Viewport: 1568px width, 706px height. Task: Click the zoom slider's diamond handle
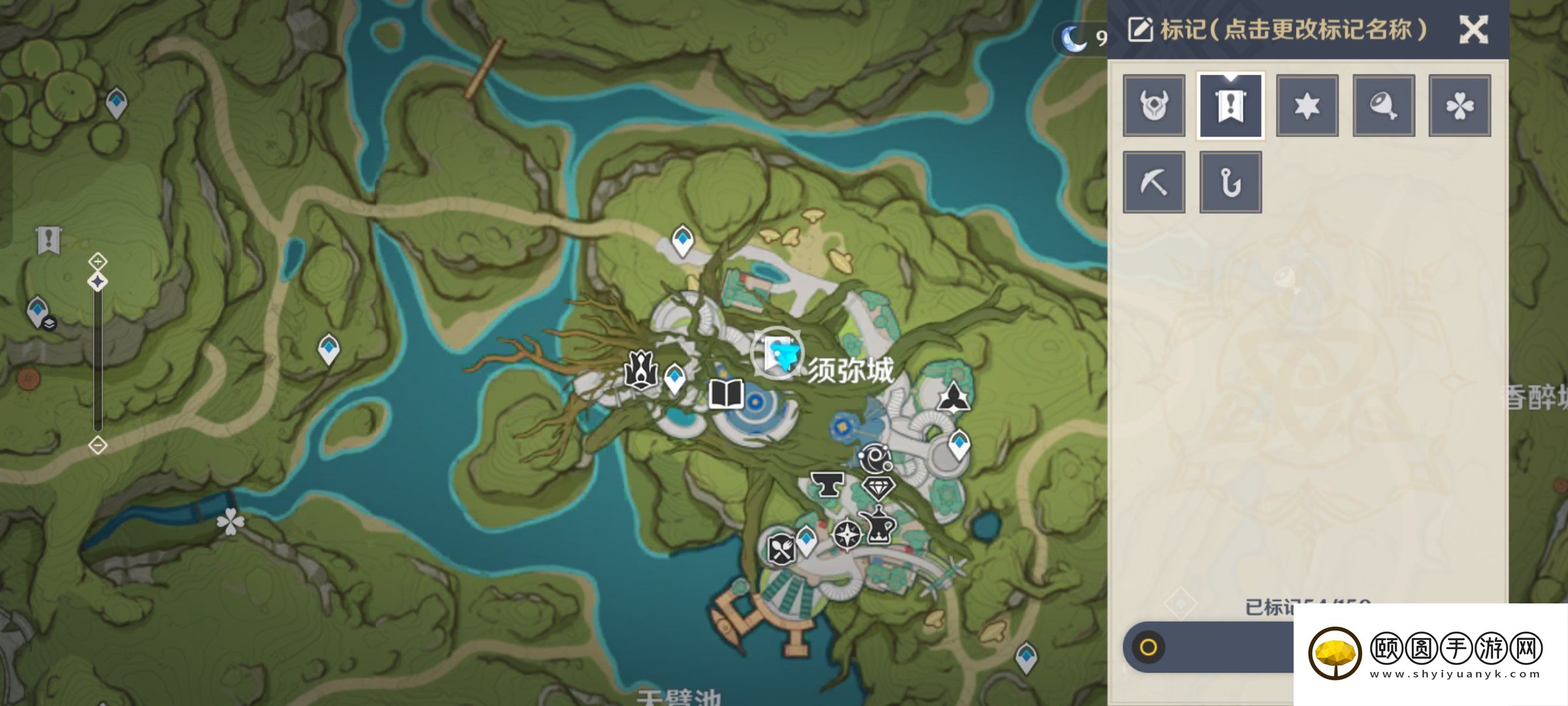coord(98,282)
